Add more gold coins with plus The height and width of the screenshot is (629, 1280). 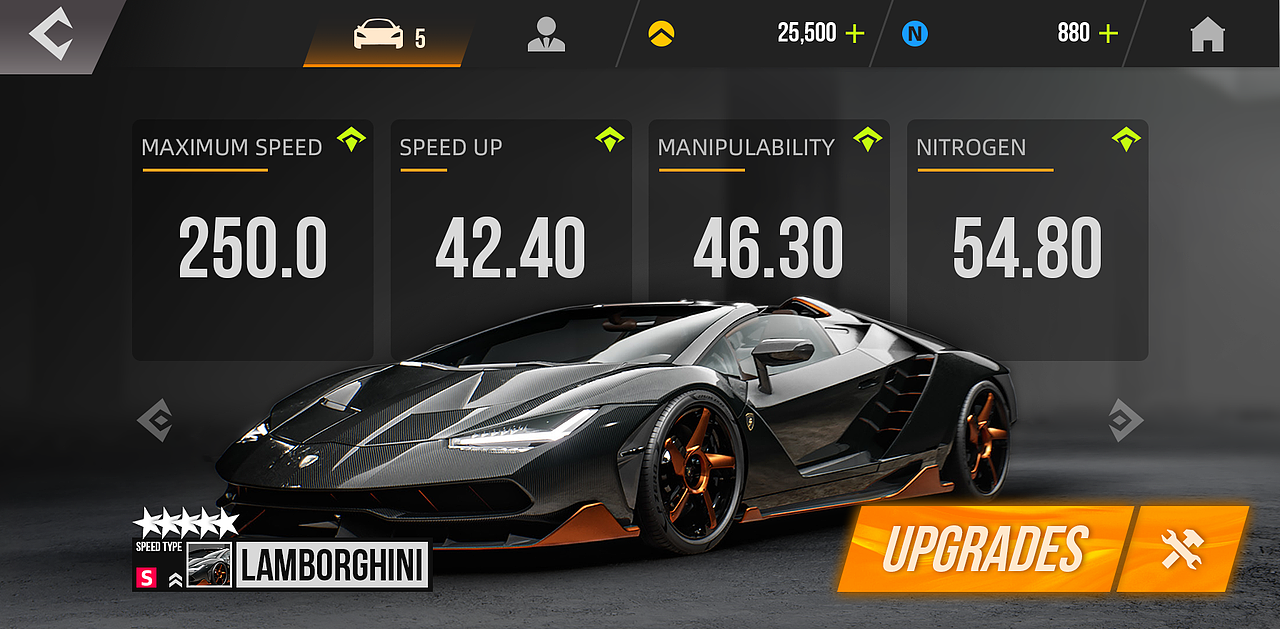(855, 33)
